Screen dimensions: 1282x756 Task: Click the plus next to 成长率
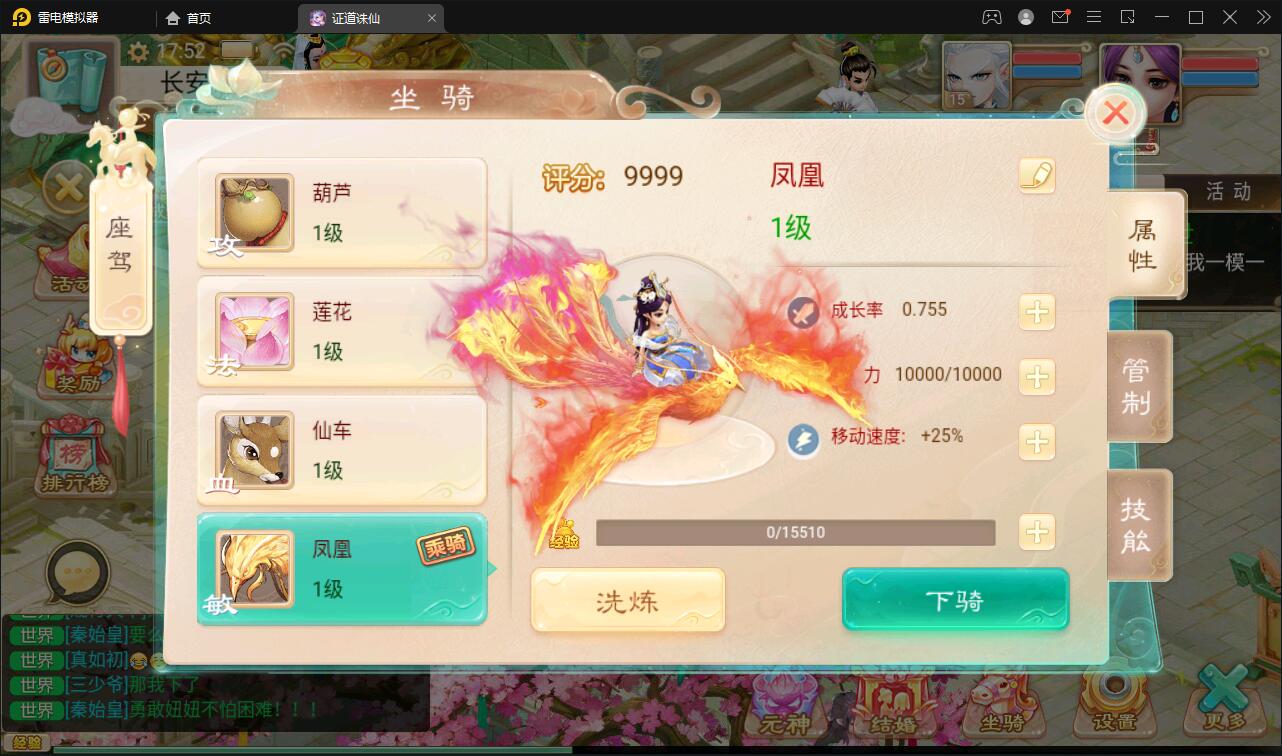point(1037,312)
